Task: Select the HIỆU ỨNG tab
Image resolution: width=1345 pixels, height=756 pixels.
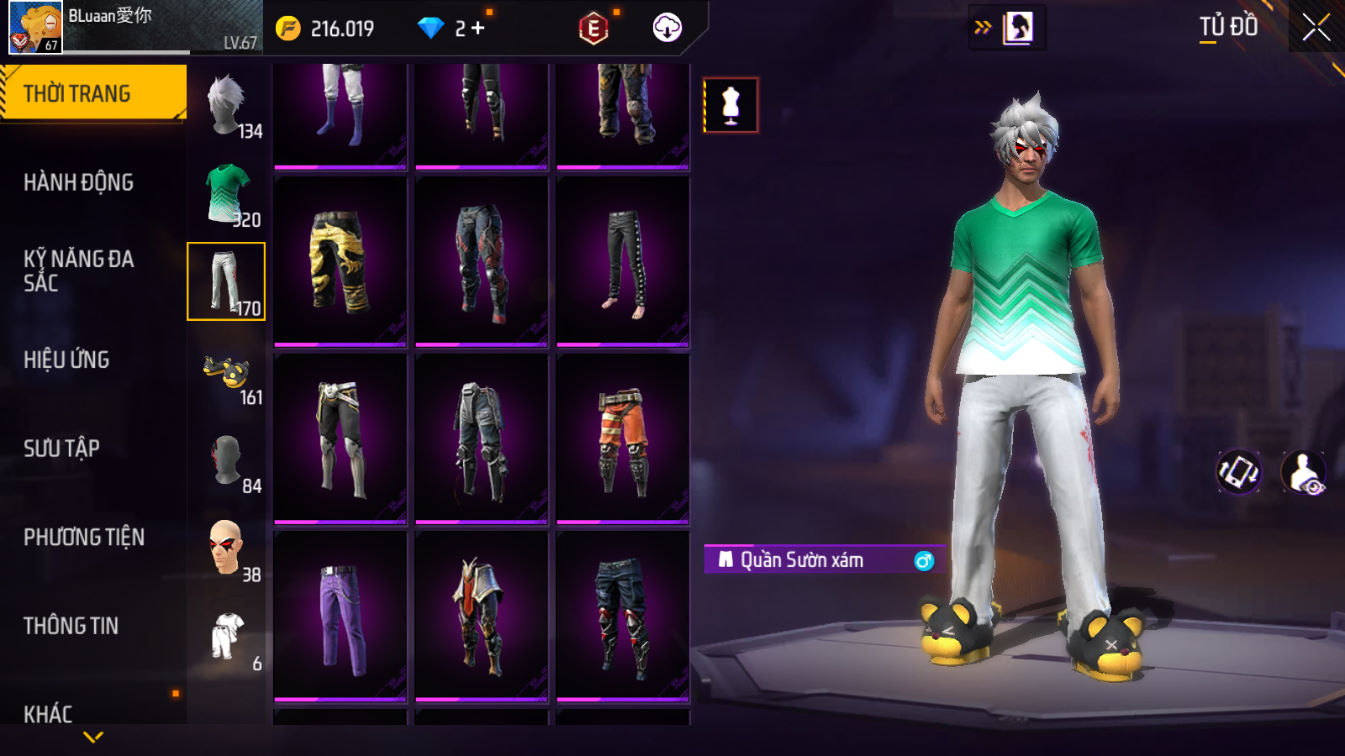Action: coord(67,359)
